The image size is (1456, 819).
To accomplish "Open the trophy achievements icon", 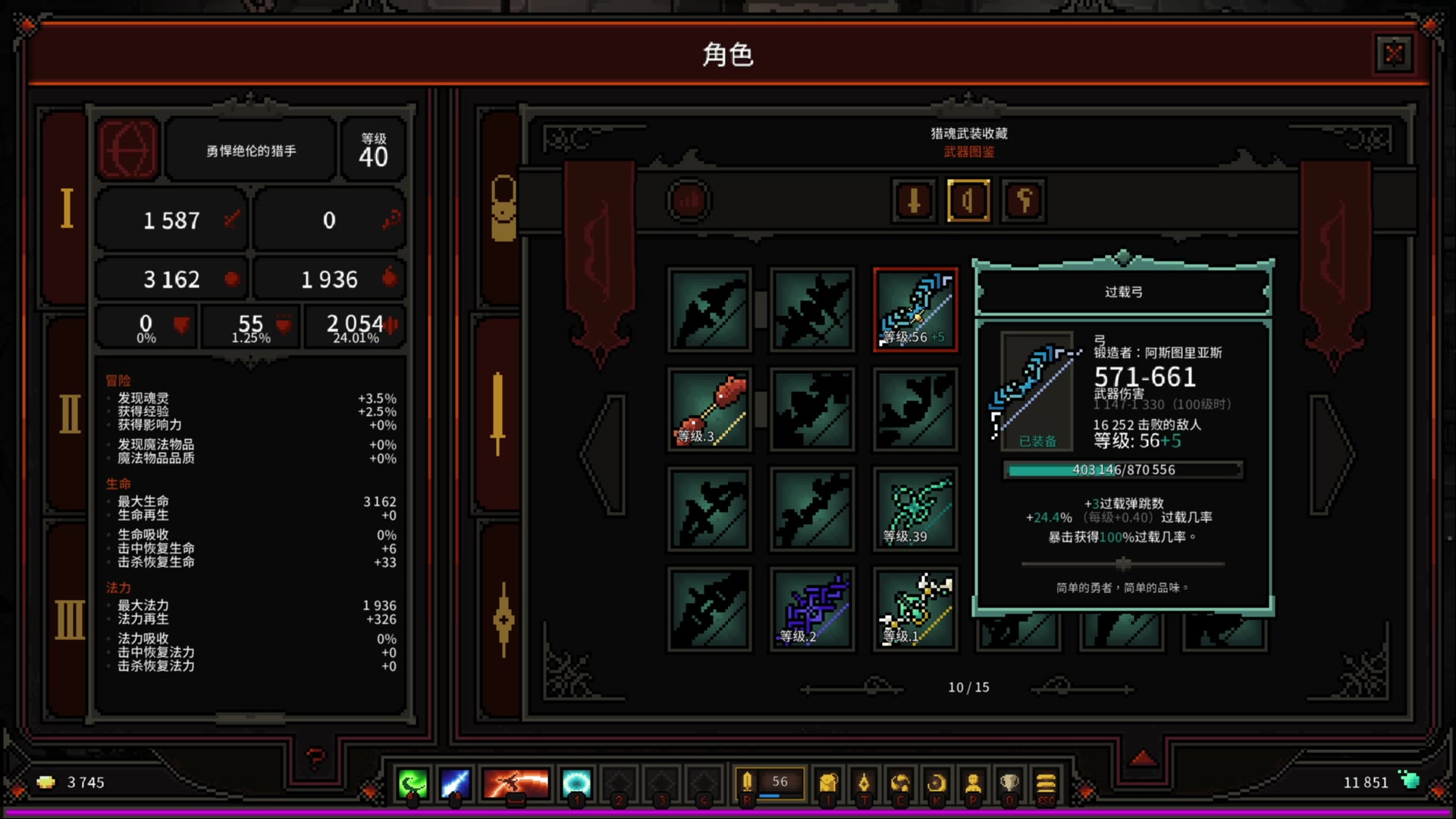I will [1009, 783].
